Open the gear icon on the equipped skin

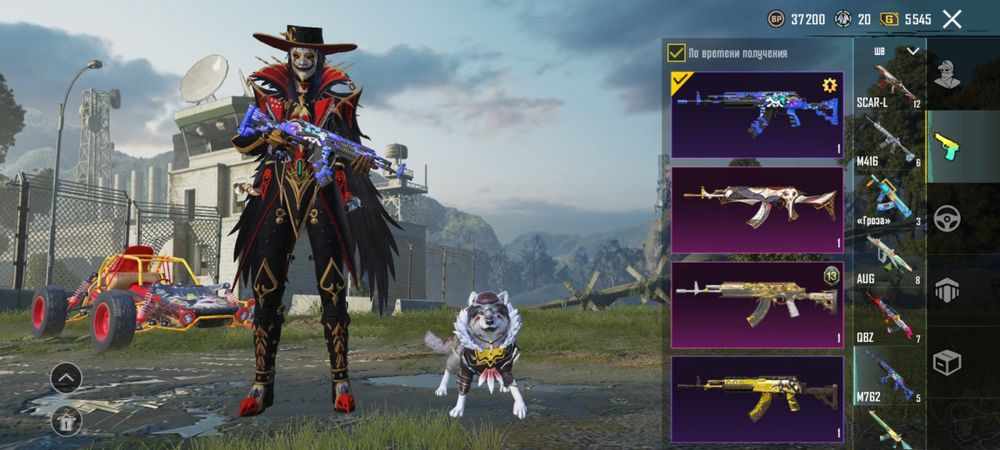pyautogui.click(x=829, y=85)
